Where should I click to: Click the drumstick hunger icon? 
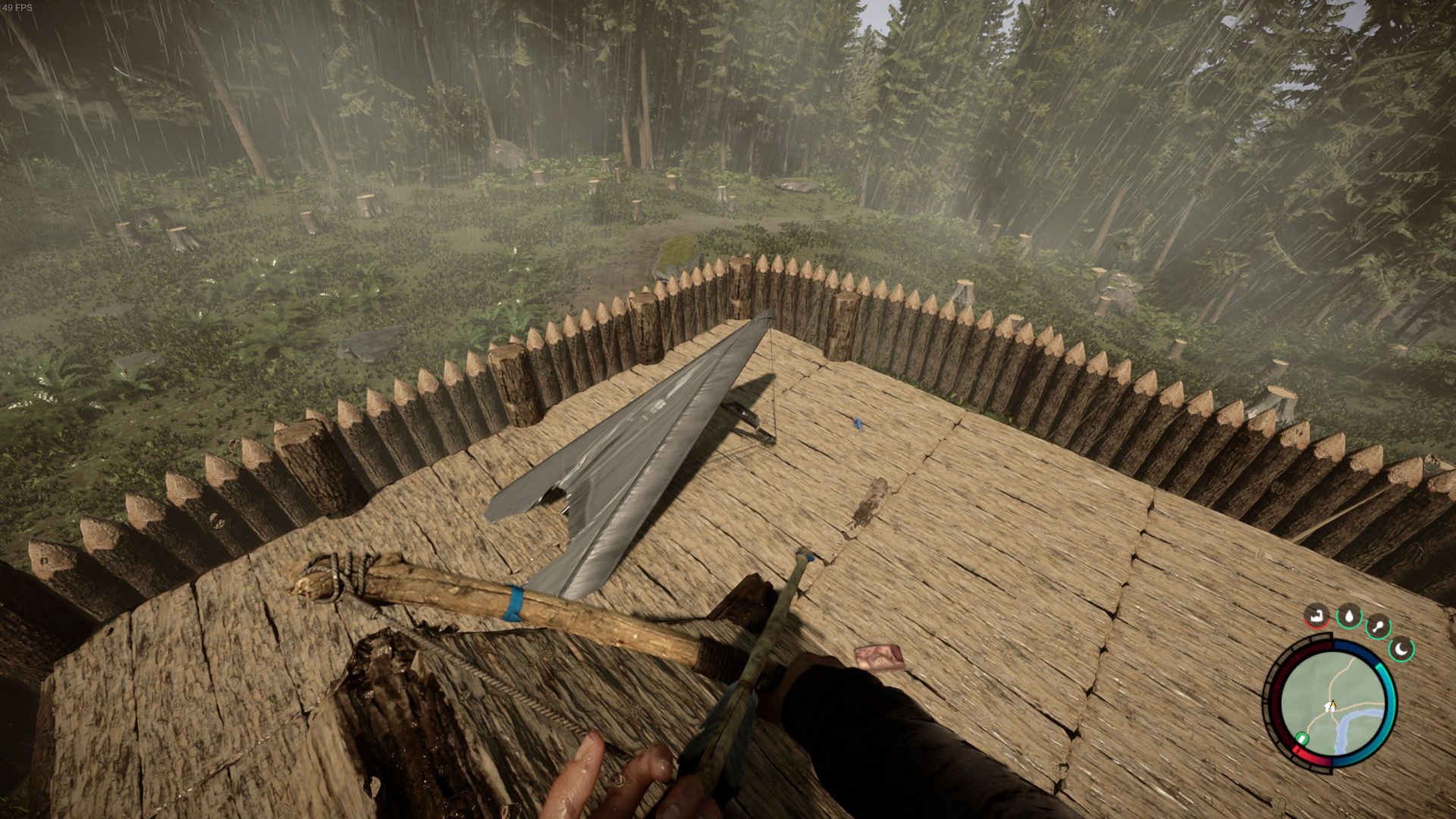(x=1377, y=627)
